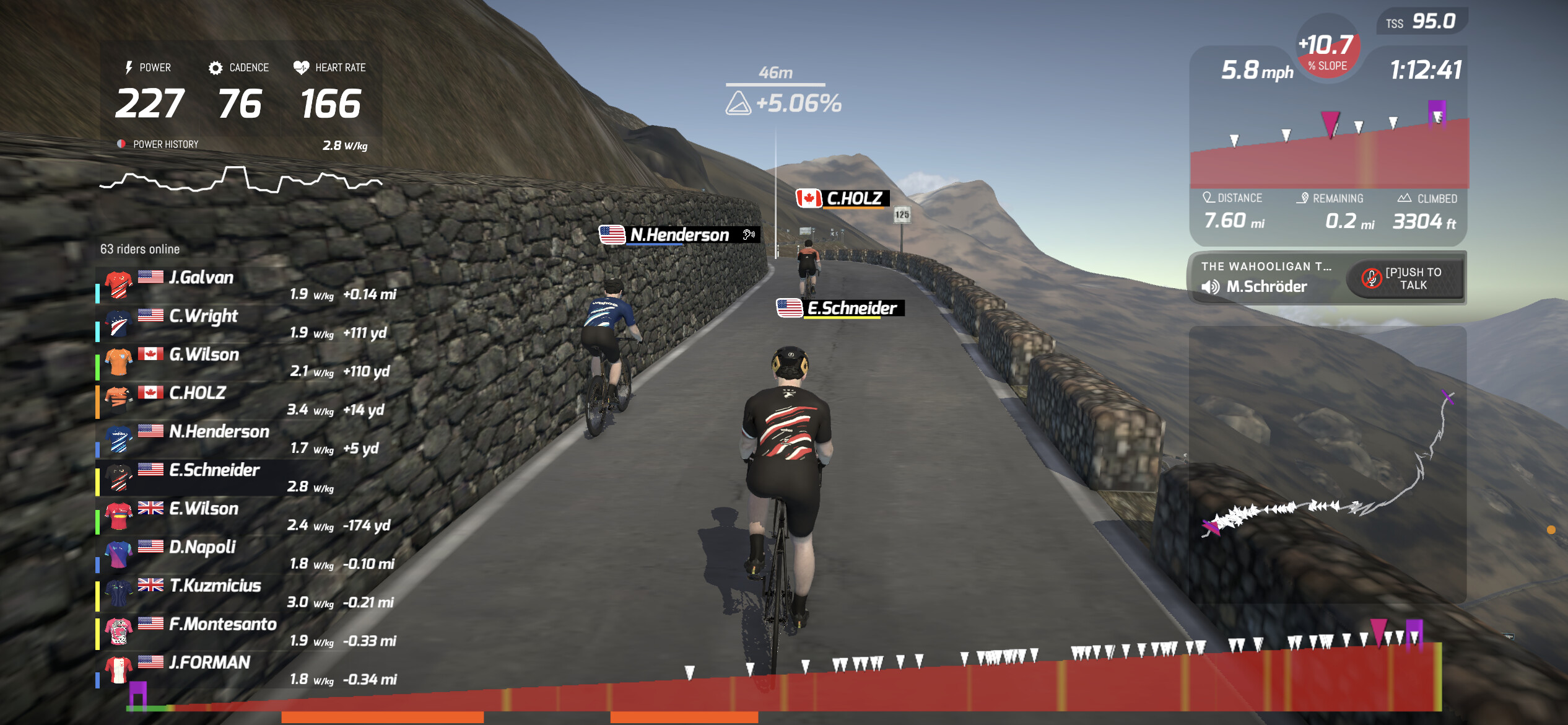Click the power history graph
1568x725 pixels.
(240, 178)
